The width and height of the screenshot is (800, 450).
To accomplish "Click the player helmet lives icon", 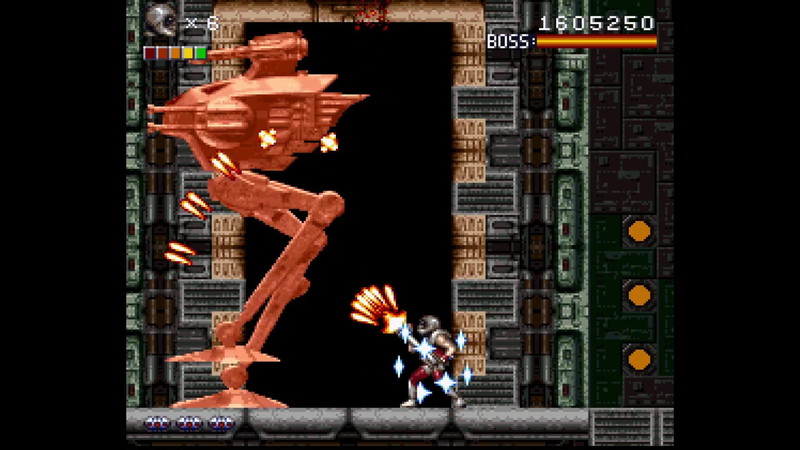I will pos(160,20).
